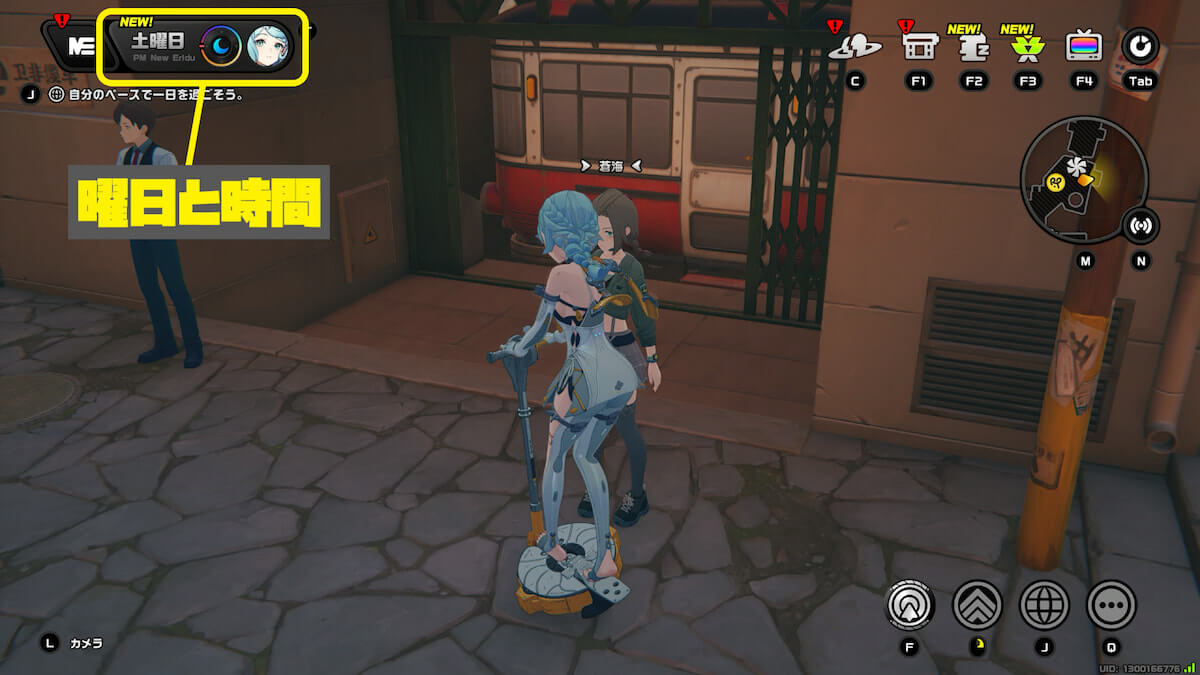Open the globe icon button

1044,604
